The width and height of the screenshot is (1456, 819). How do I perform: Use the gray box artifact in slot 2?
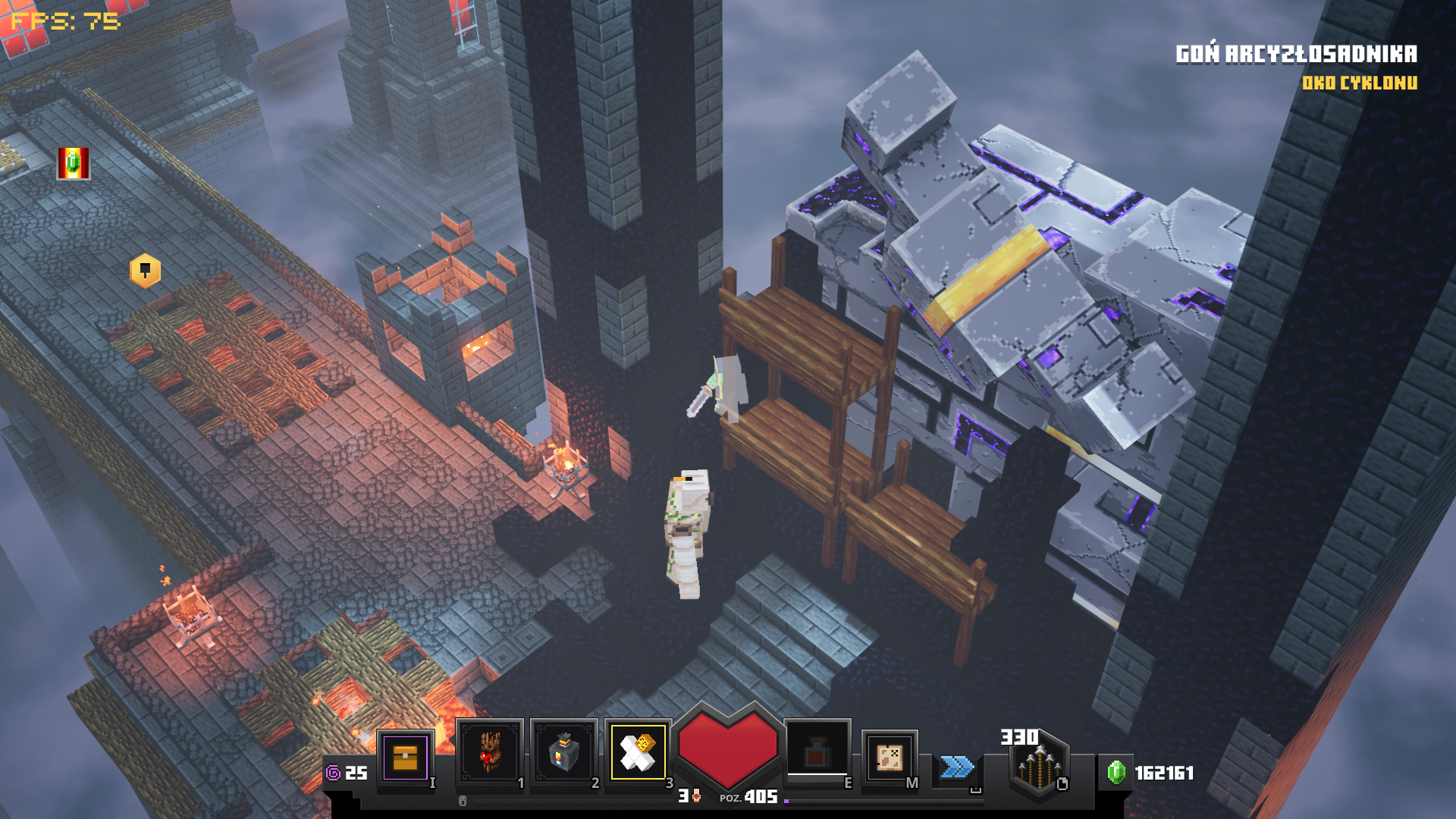point(563,753)
